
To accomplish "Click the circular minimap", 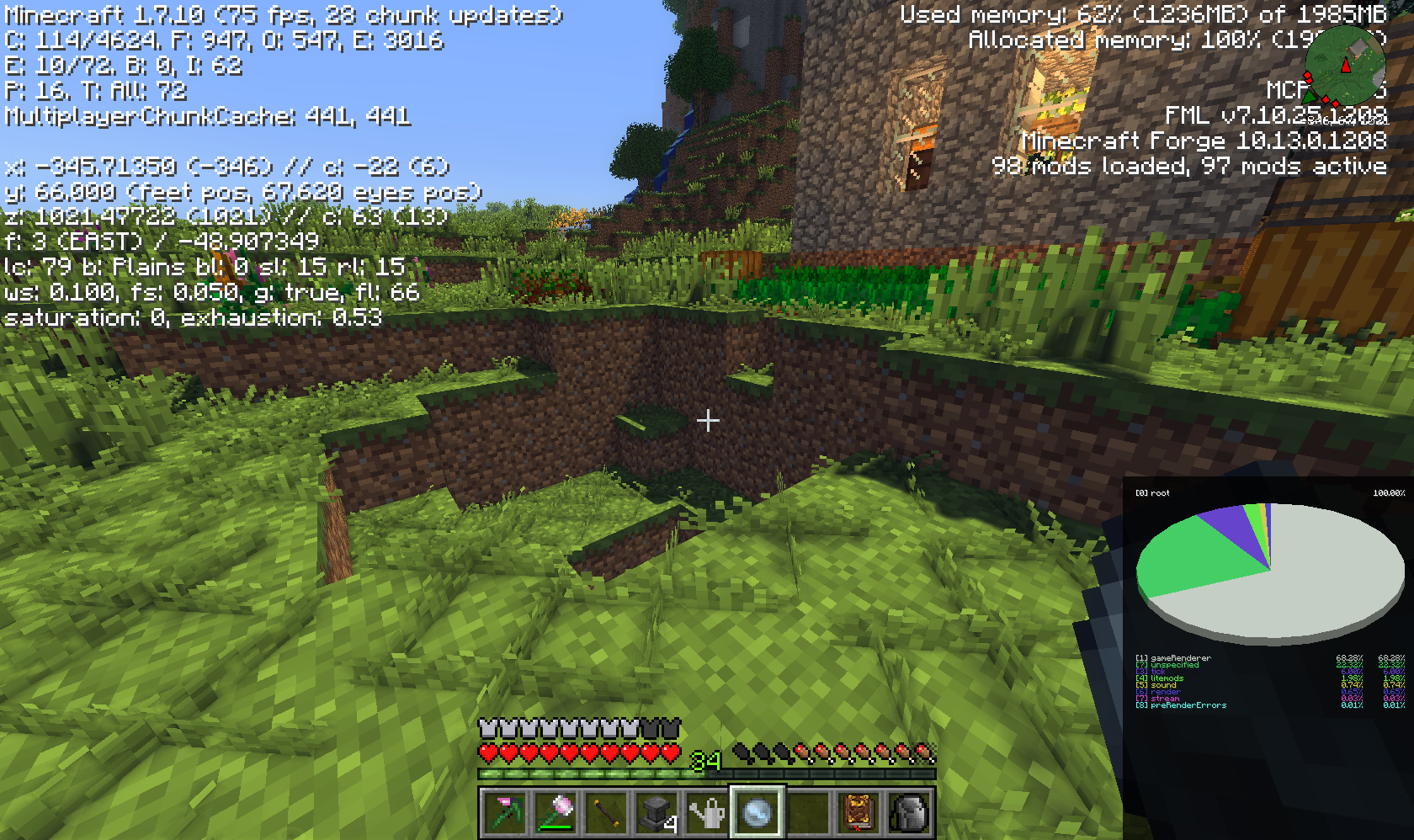I will pos(1345,66).
